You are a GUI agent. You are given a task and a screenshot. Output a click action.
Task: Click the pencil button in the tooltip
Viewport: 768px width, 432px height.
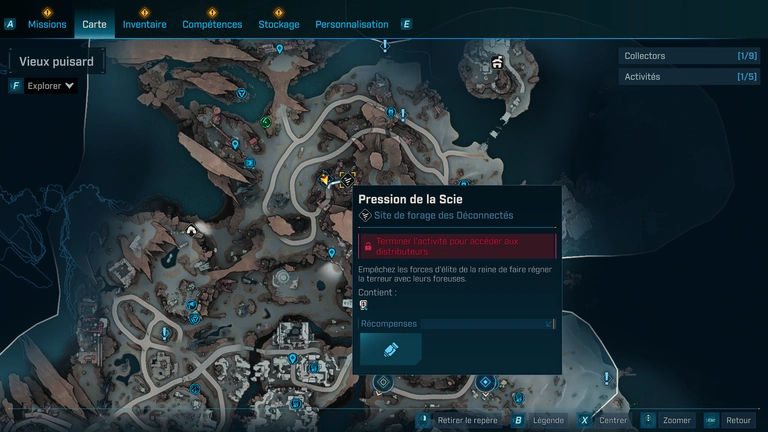(390, 348)
